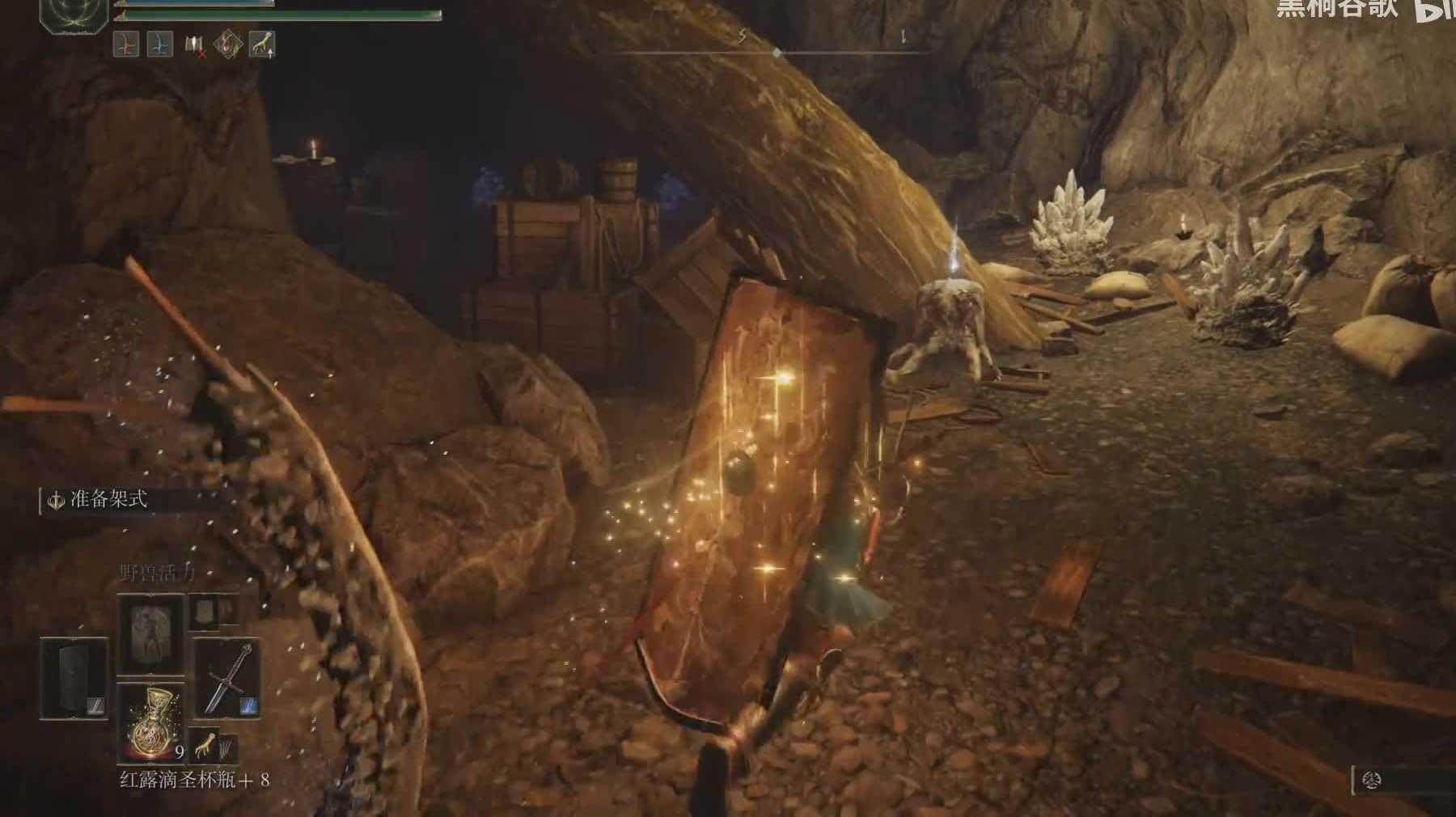Select the sword right-hand weapon slot

pyautogui.click(x=227, y=678)
